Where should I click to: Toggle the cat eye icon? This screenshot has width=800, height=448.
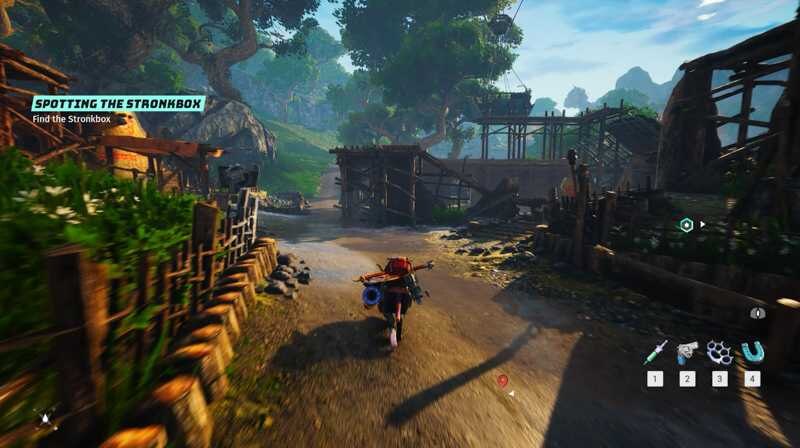tap(758, 313)
